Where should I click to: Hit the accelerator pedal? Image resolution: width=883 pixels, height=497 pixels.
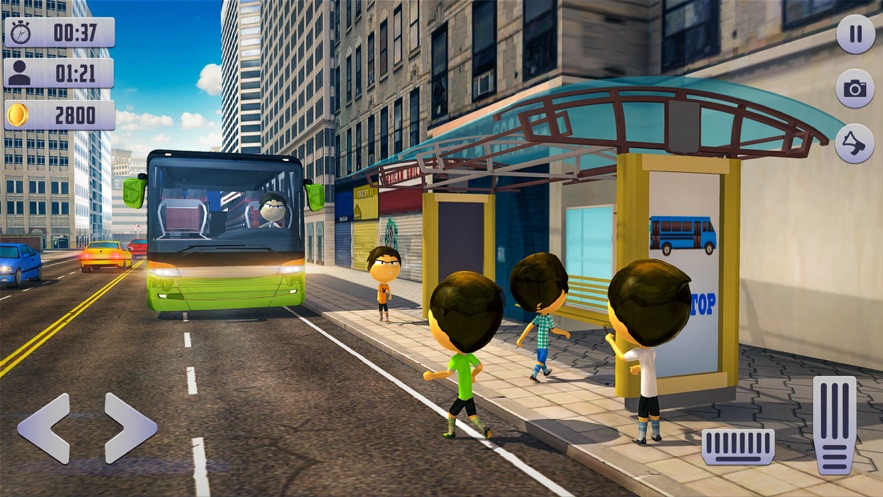click(834, 424)
